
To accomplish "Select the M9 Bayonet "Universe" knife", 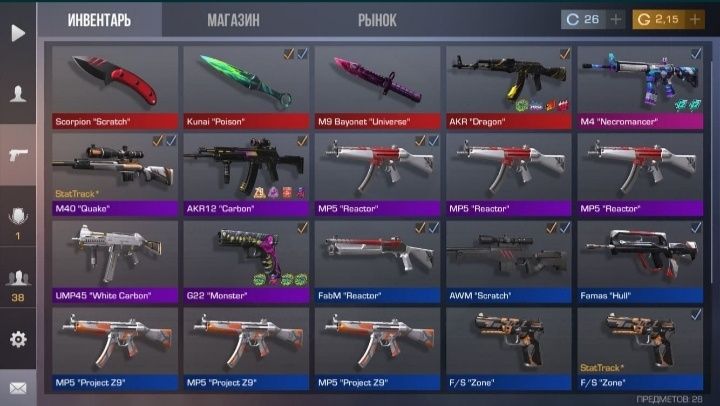I will [x=378, y=87].
